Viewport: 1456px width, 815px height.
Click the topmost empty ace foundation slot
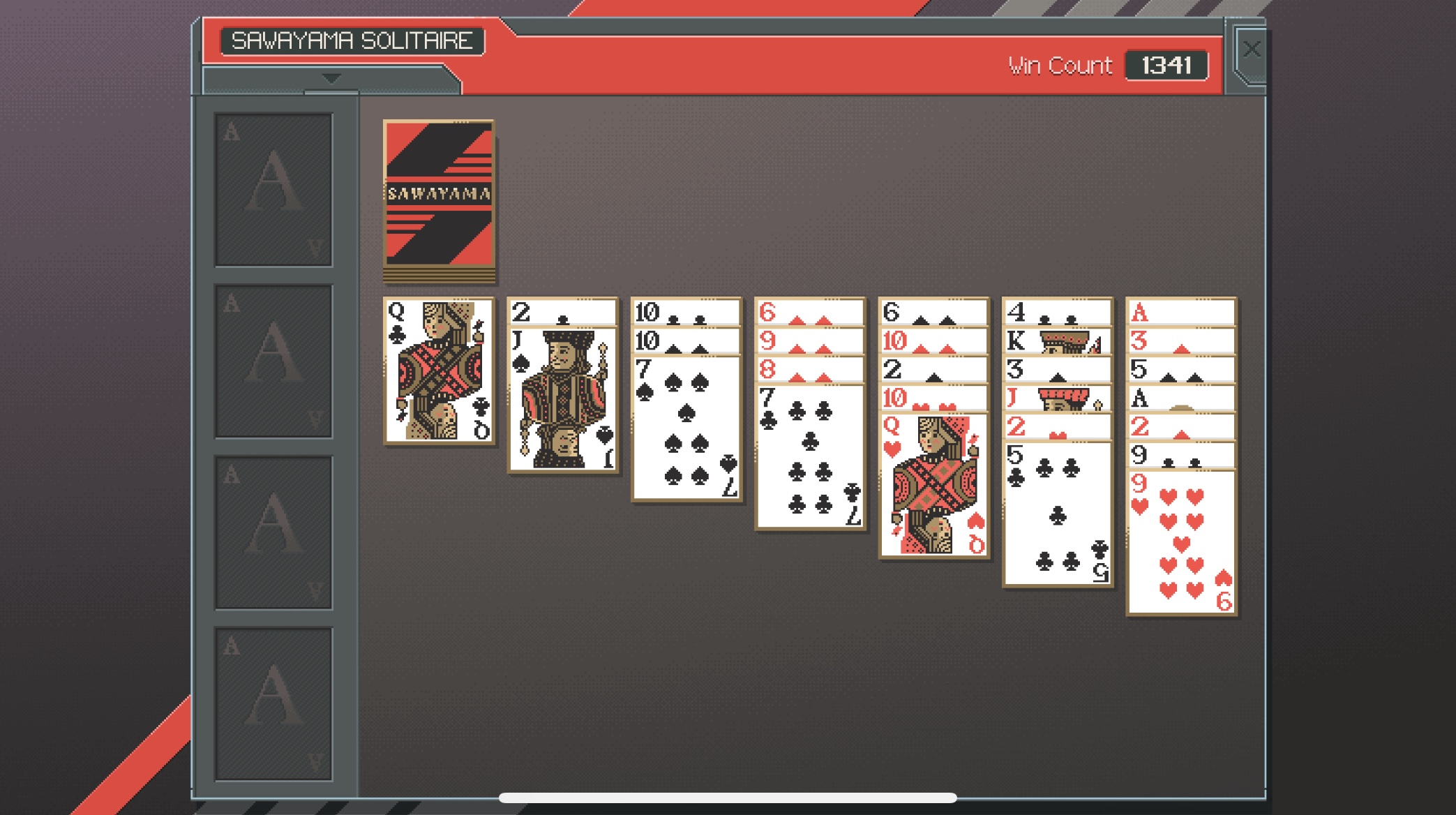pyautogui.click(x=273, y=187)
